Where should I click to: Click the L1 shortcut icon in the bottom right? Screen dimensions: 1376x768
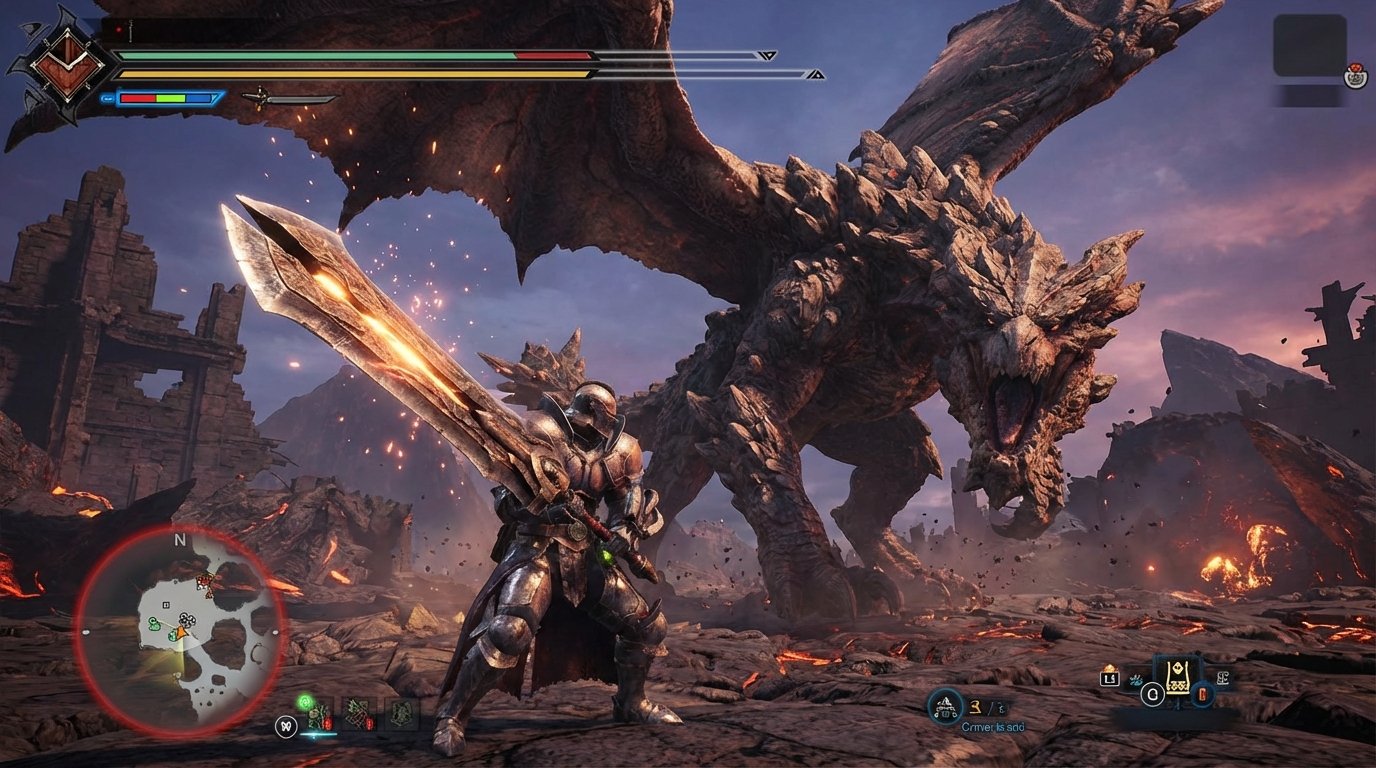click(x=1110, y=679)
